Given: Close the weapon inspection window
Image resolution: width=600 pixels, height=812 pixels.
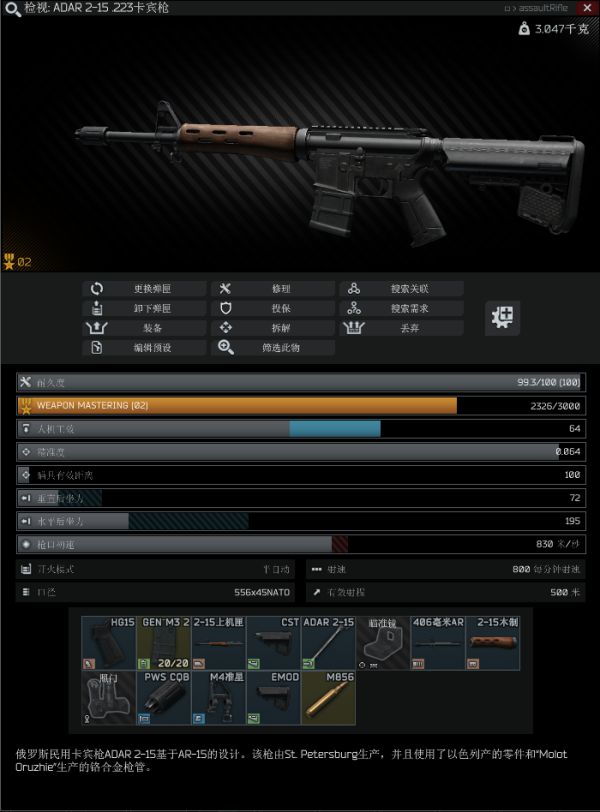Looking at the screenshot, I should [x=586, y=7].
